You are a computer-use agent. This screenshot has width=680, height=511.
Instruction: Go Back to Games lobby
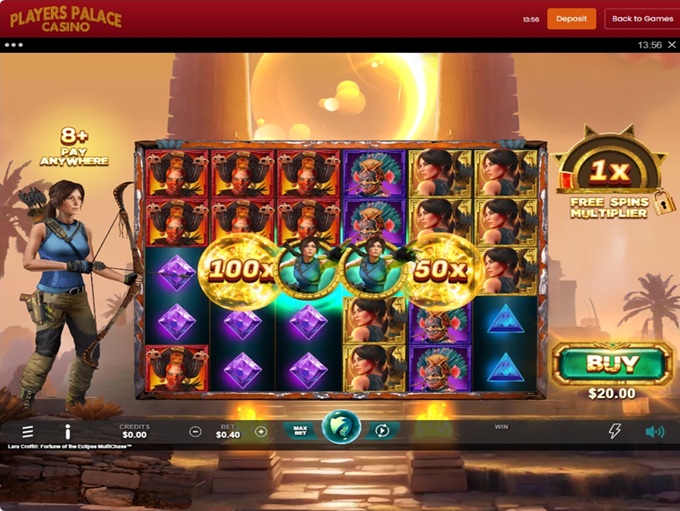(642, 19)
